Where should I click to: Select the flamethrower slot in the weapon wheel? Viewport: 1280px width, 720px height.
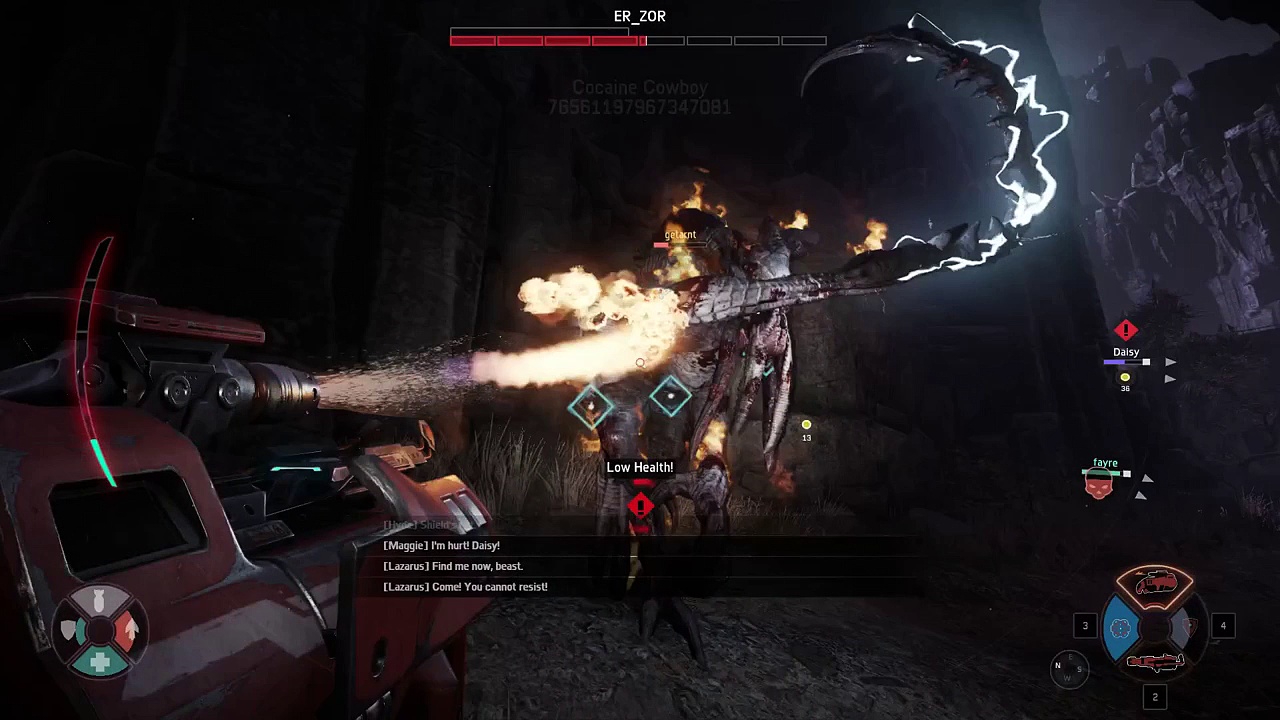[x=1155, y=583]
